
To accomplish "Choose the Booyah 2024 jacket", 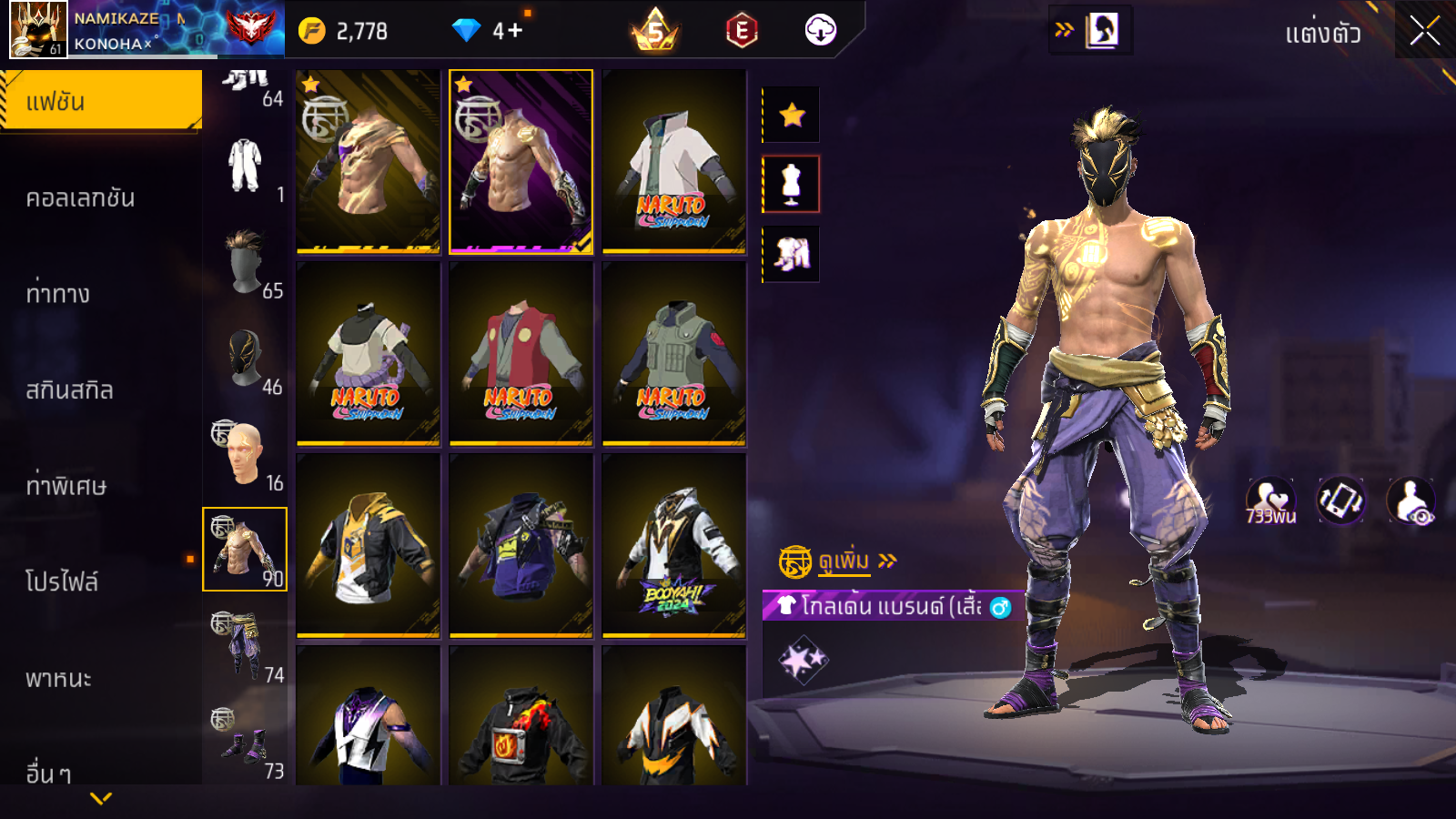I will tap(673, 546).
